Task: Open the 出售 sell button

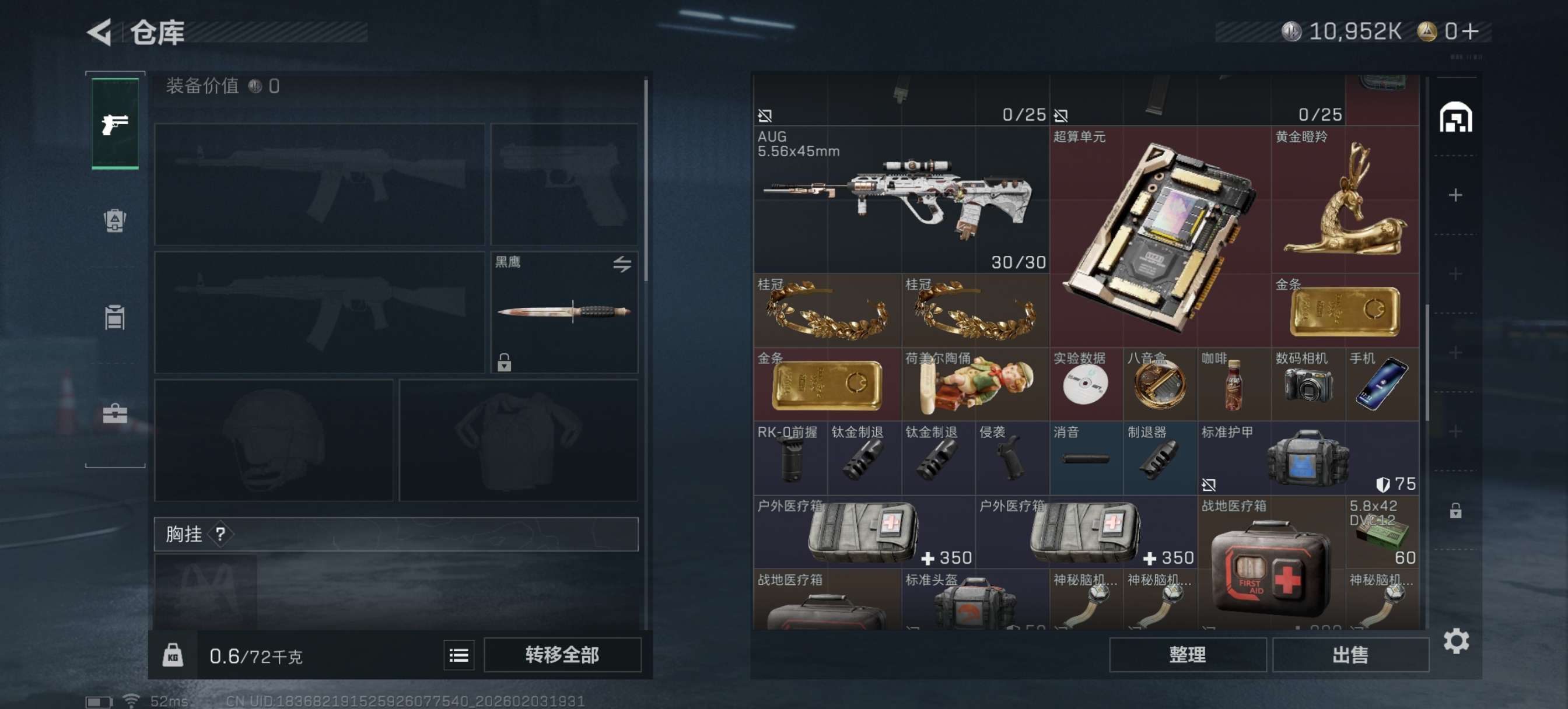Action: 1350,655
